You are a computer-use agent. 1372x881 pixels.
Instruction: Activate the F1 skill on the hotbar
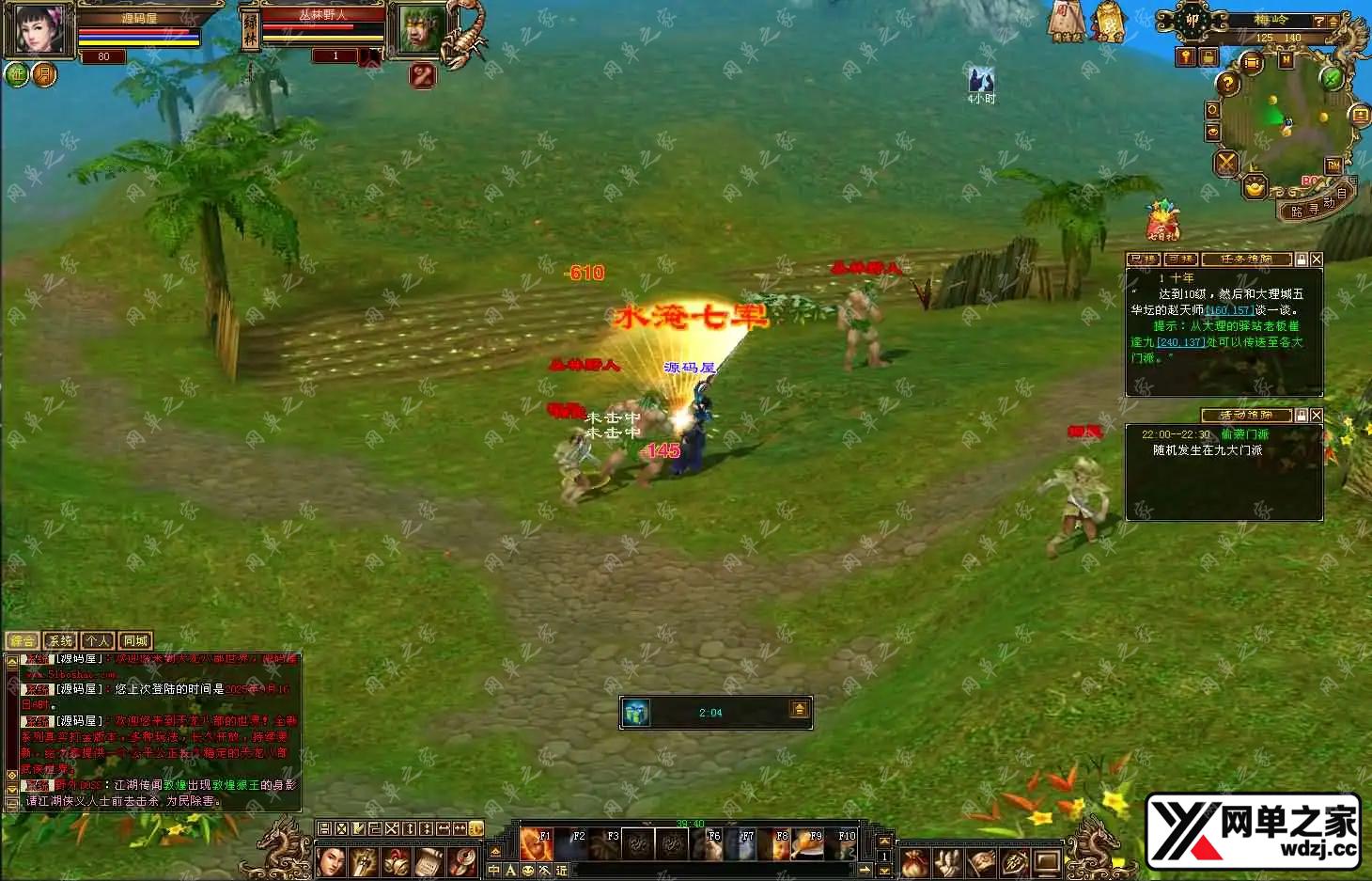coord(537,843)
